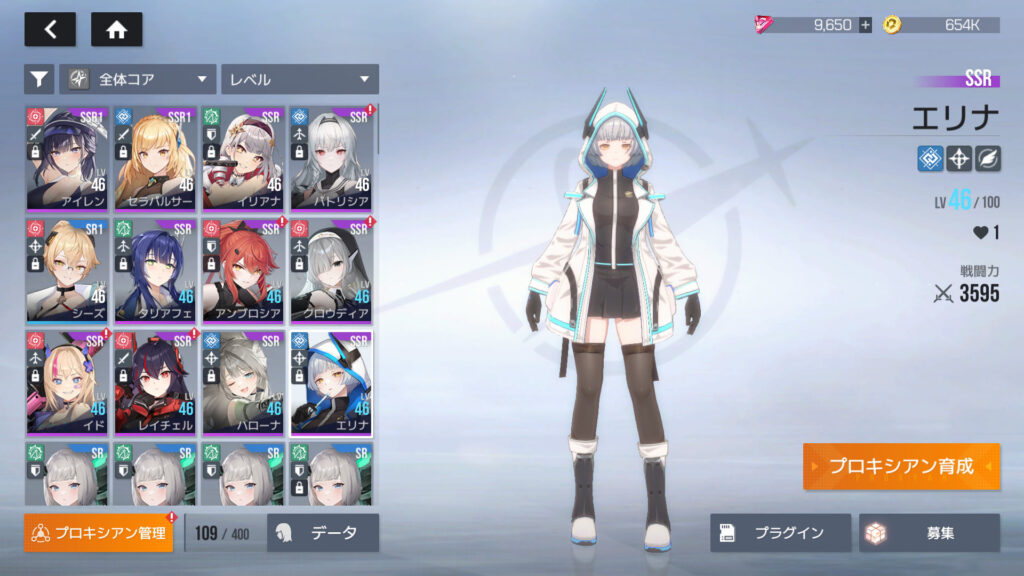Go back with the arrow button
1024x576 pixels.
(50, 30)
